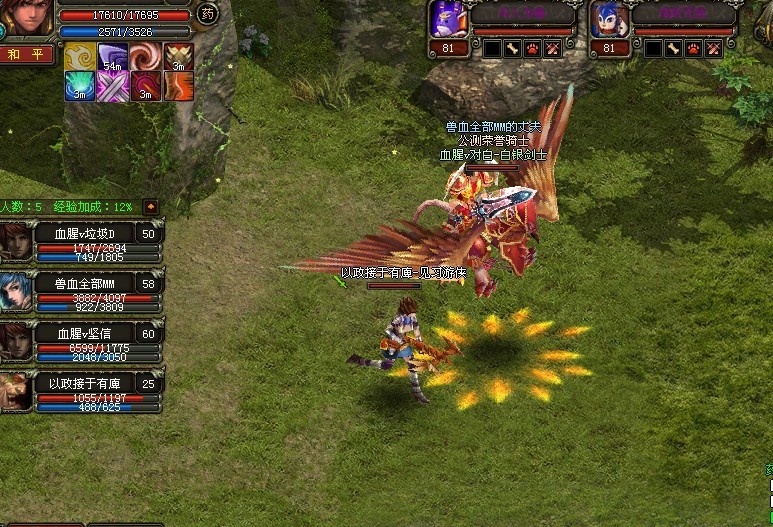Click the green burst buff icon
773x527 pixels.
click(79, 87)
